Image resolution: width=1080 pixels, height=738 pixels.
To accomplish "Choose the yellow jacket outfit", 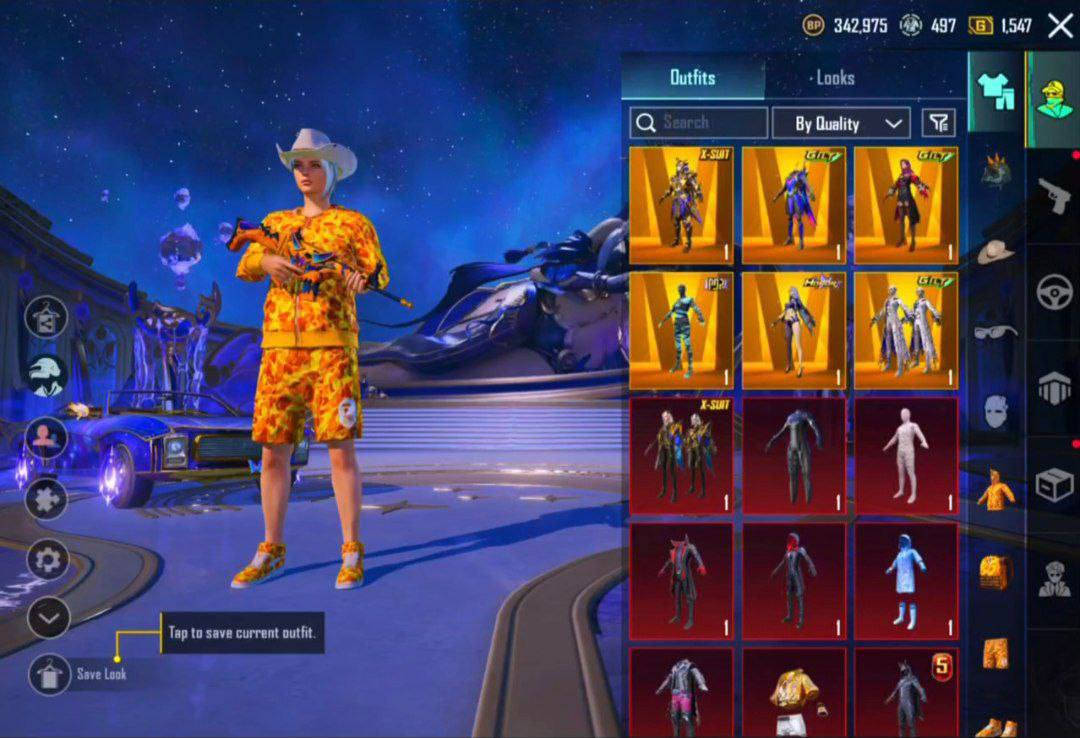I will pyautogui.click(x=794, y=692).
